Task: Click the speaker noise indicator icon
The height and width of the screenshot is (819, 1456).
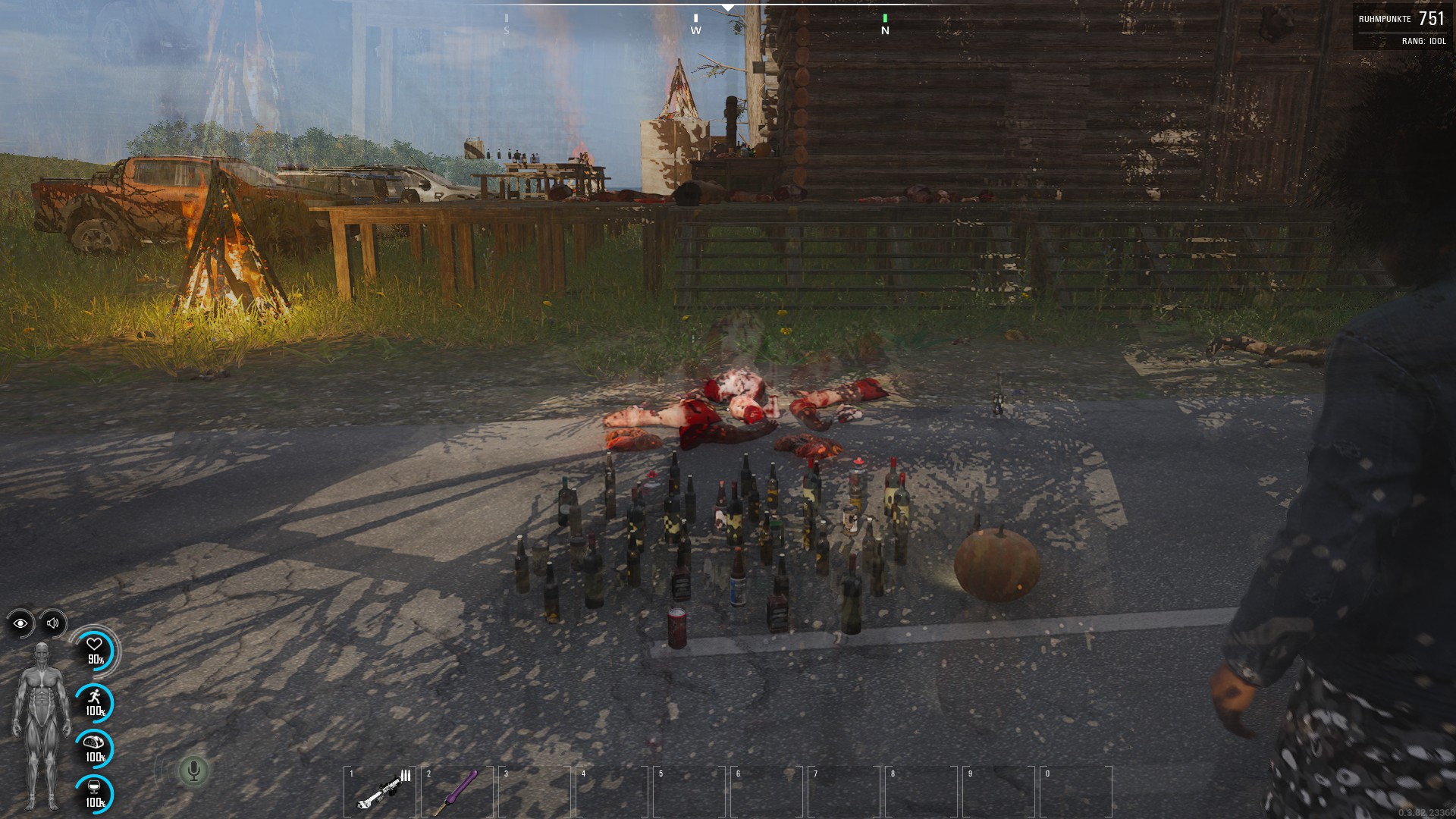Action: point(53,623)
